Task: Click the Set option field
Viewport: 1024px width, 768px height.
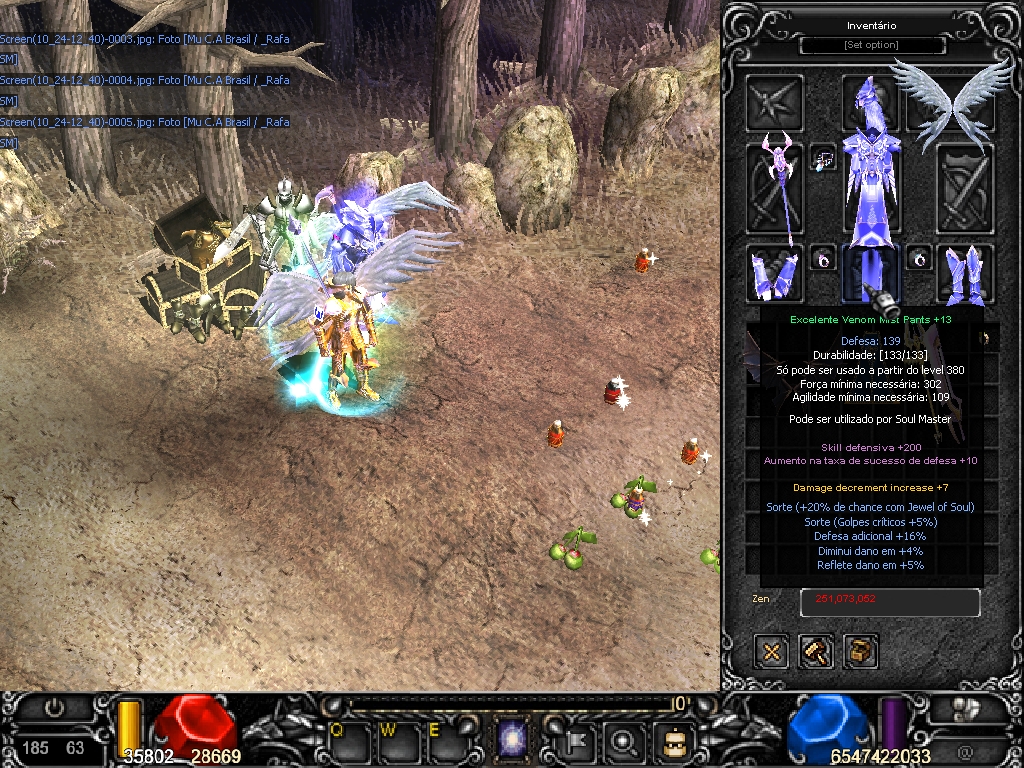Action: (873, 45)
